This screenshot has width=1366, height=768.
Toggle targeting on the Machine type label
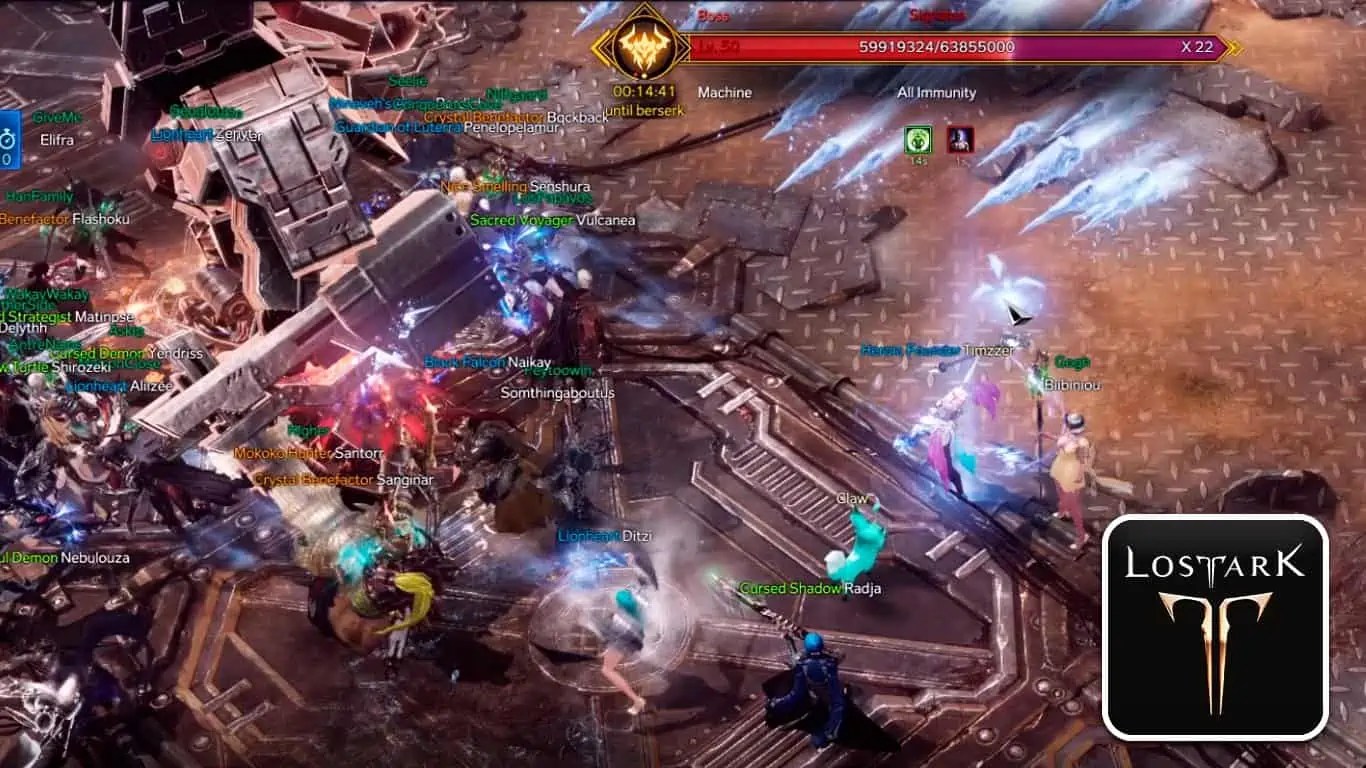click(x=724, y=92)
